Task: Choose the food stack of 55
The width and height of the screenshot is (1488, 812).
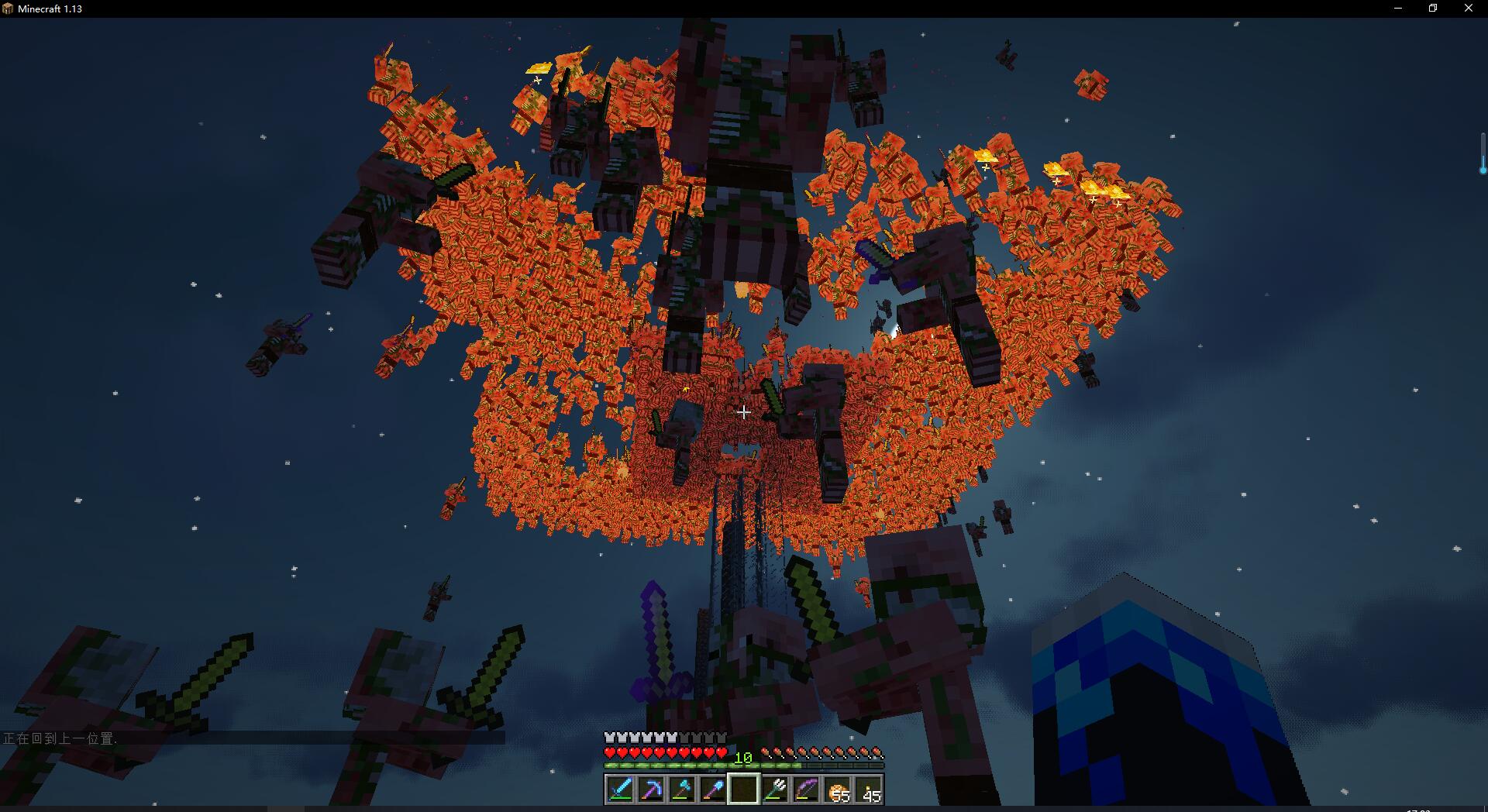Action: point(838,790)
